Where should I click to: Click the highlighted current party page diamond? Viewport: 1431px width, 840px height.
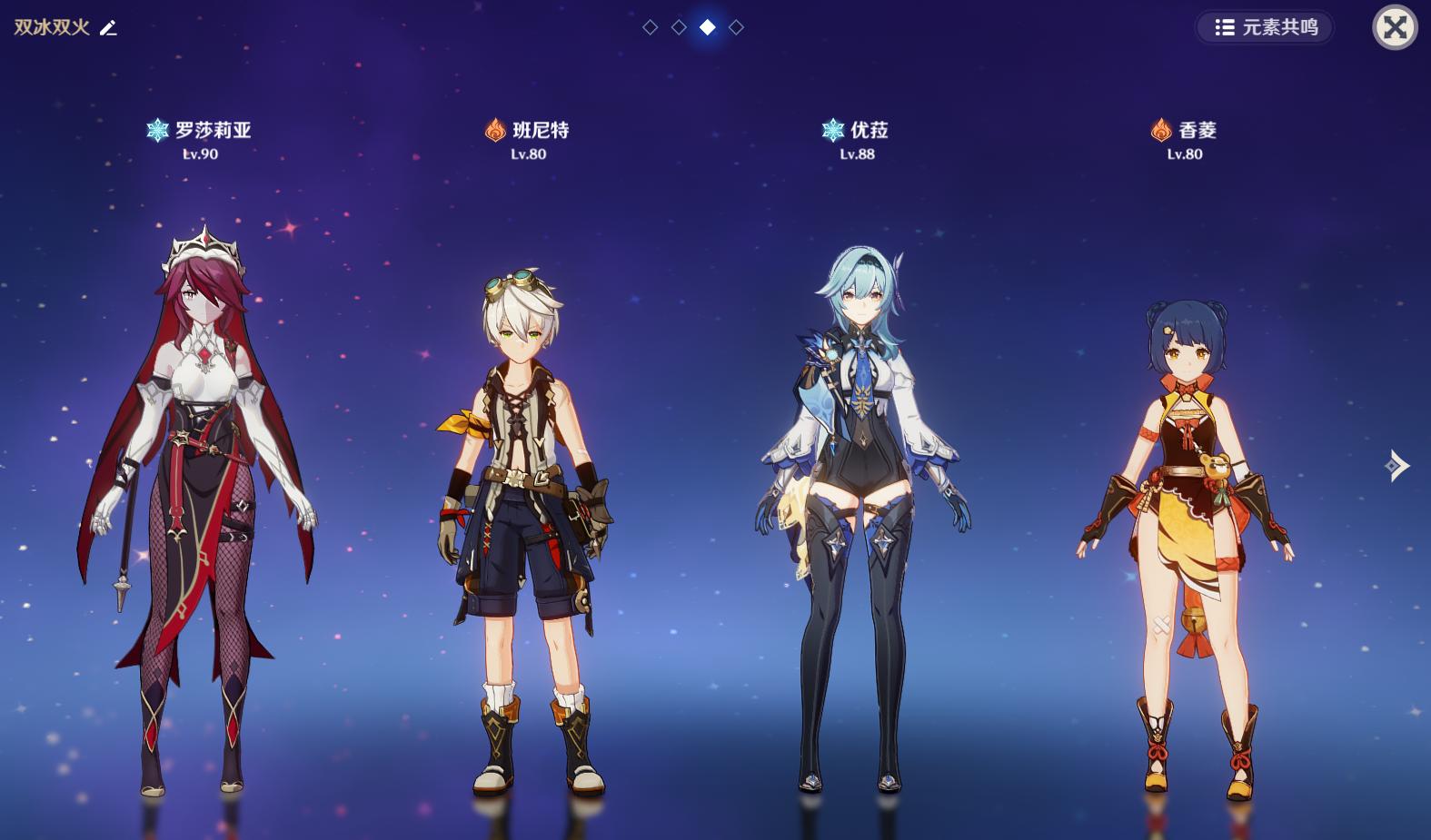pos(708,27)
